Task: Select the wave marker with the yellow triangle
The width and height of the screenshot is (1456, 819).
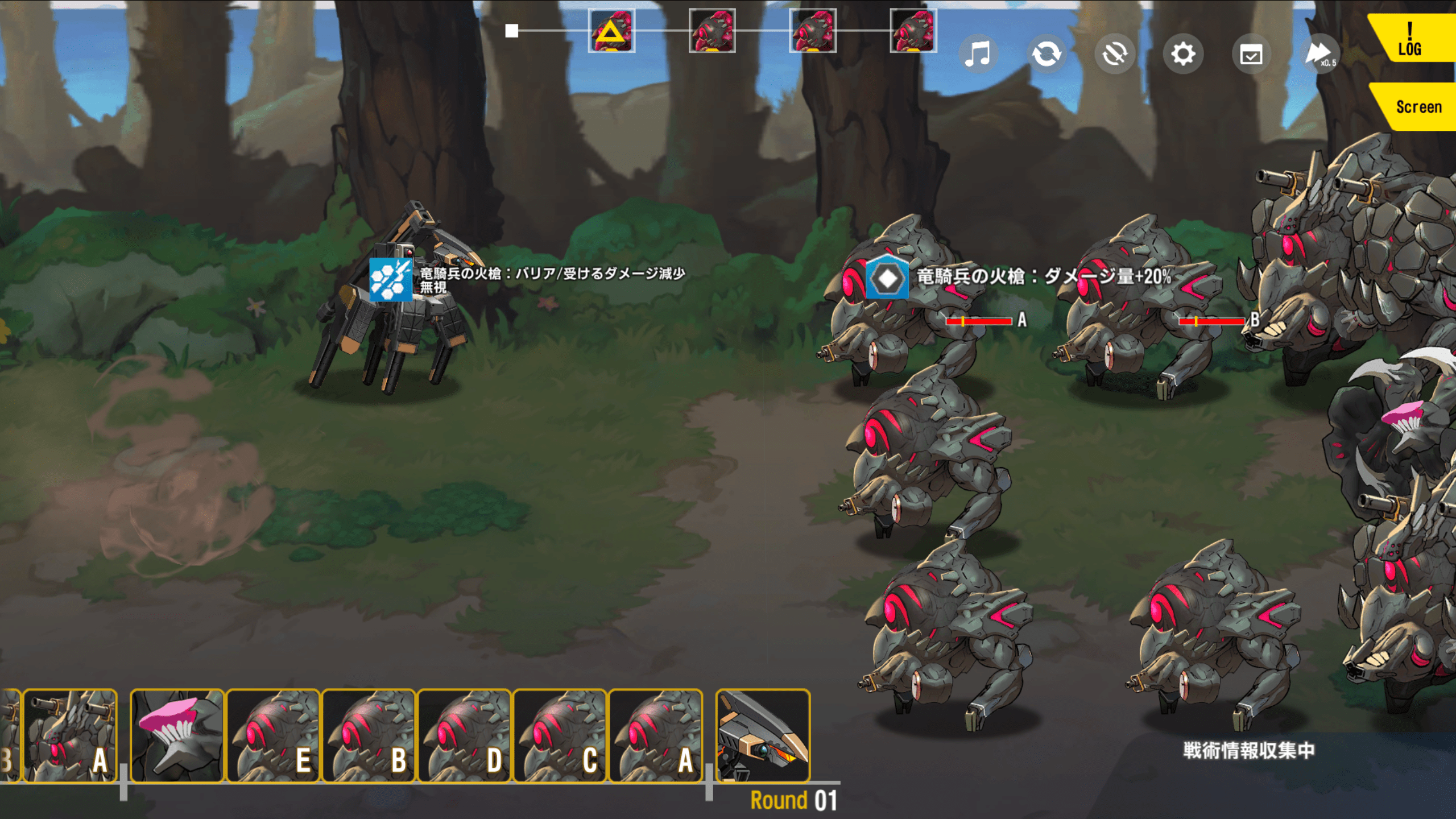Action: pyautogui.click(x=611, y=31)
